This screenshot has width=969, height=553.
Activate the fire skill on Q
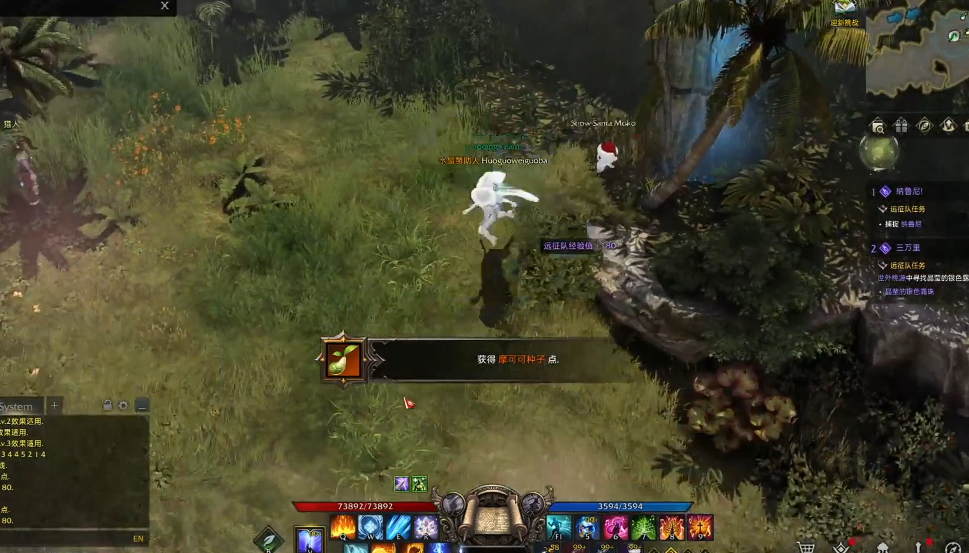[x=343, y=526]
